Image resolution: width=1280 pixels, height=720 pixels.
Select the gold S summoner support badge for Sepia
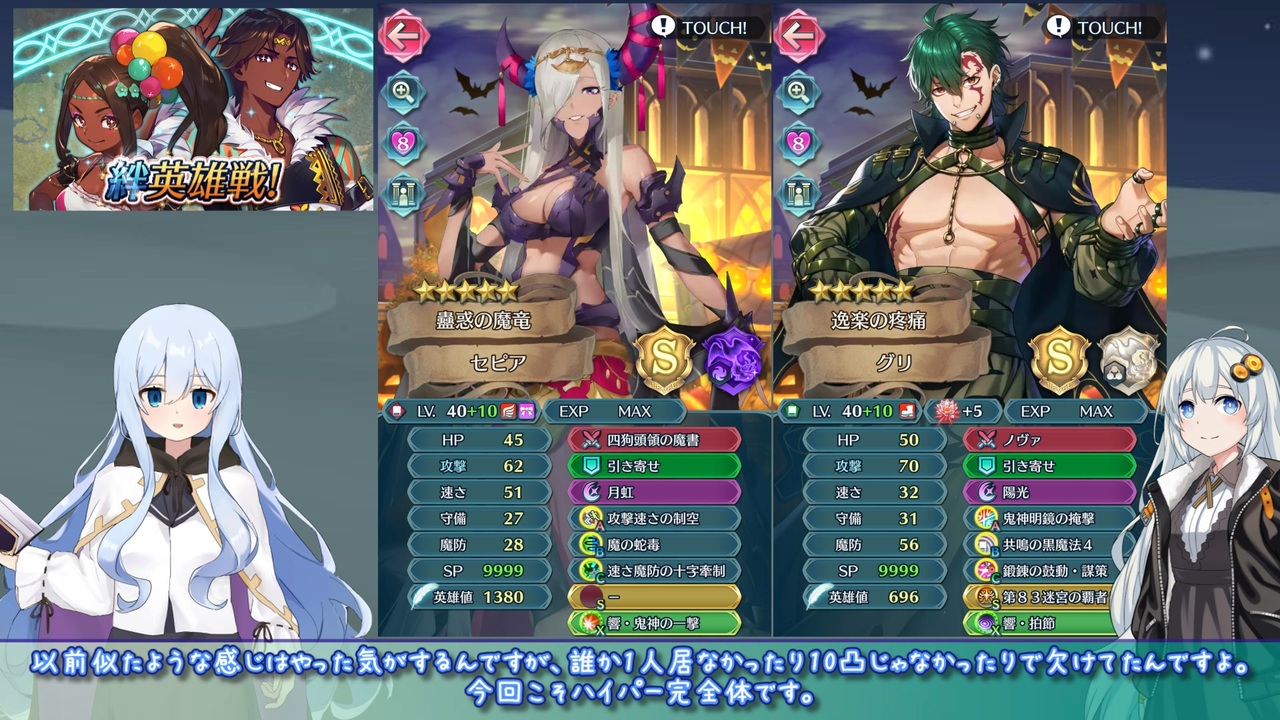tap(665, 359)
